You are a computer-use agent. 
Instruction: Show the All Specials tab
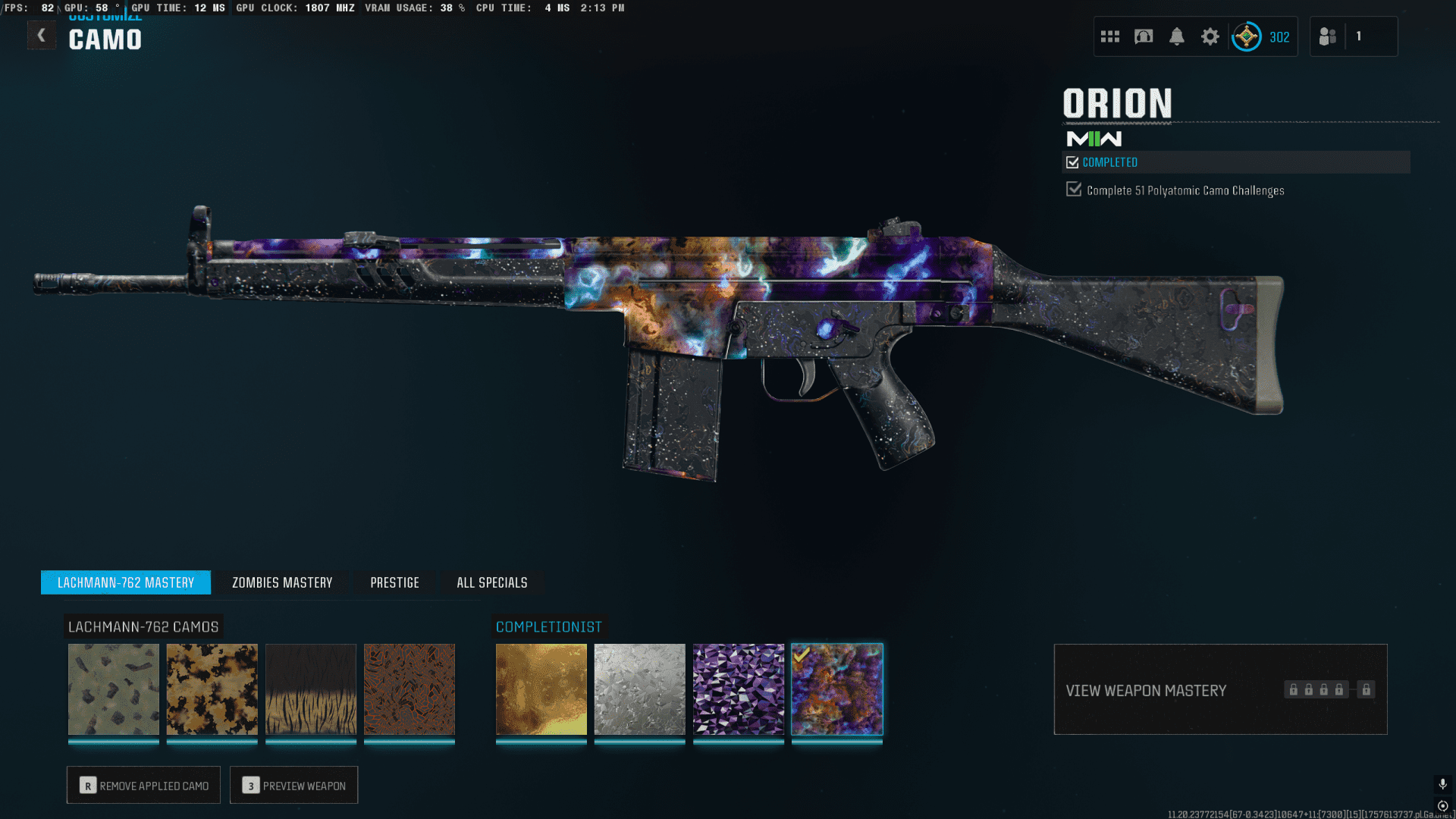pos(491,582)
